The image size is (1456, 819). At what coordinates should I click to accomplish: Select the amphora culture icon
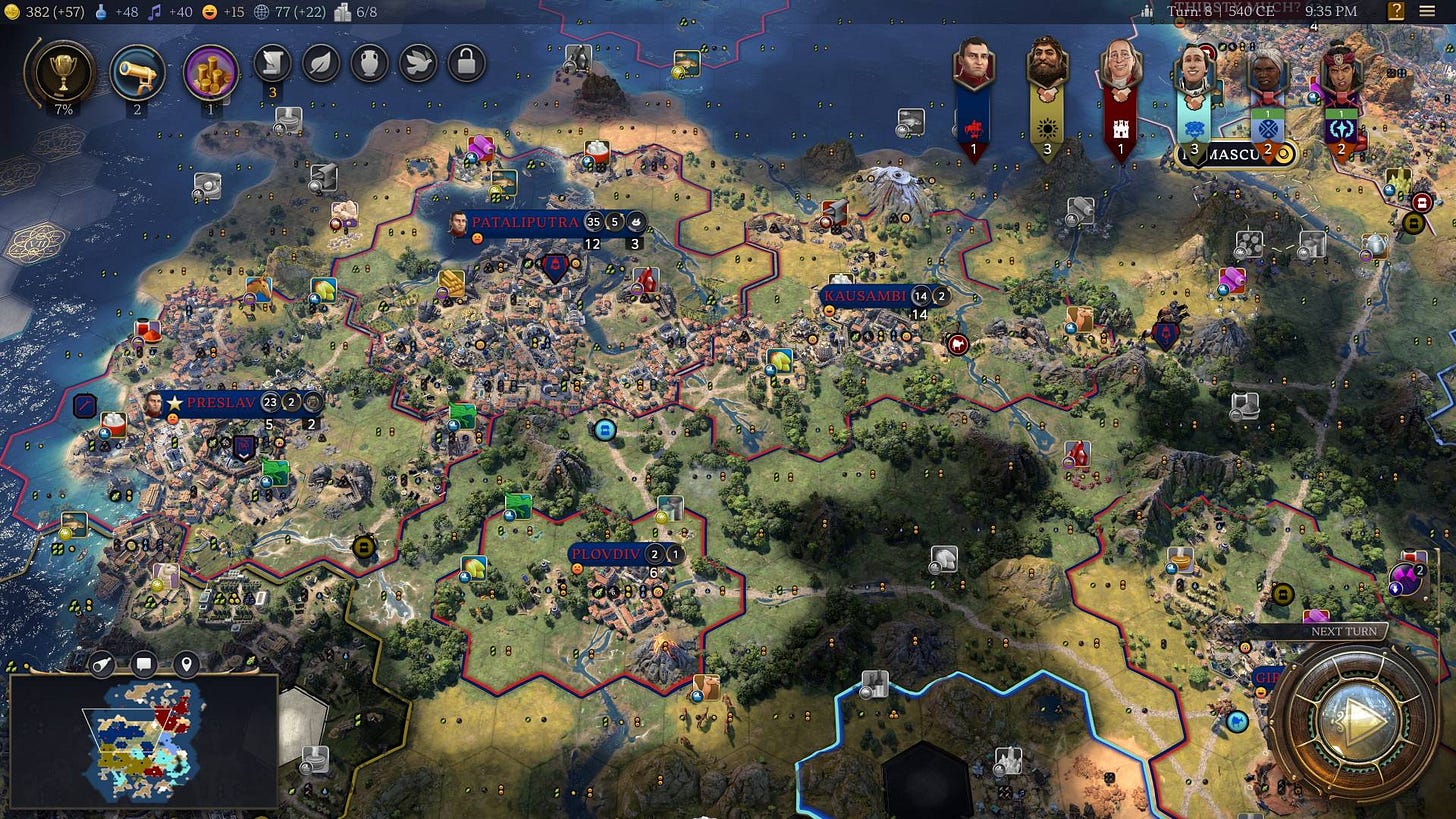(368, 63)
